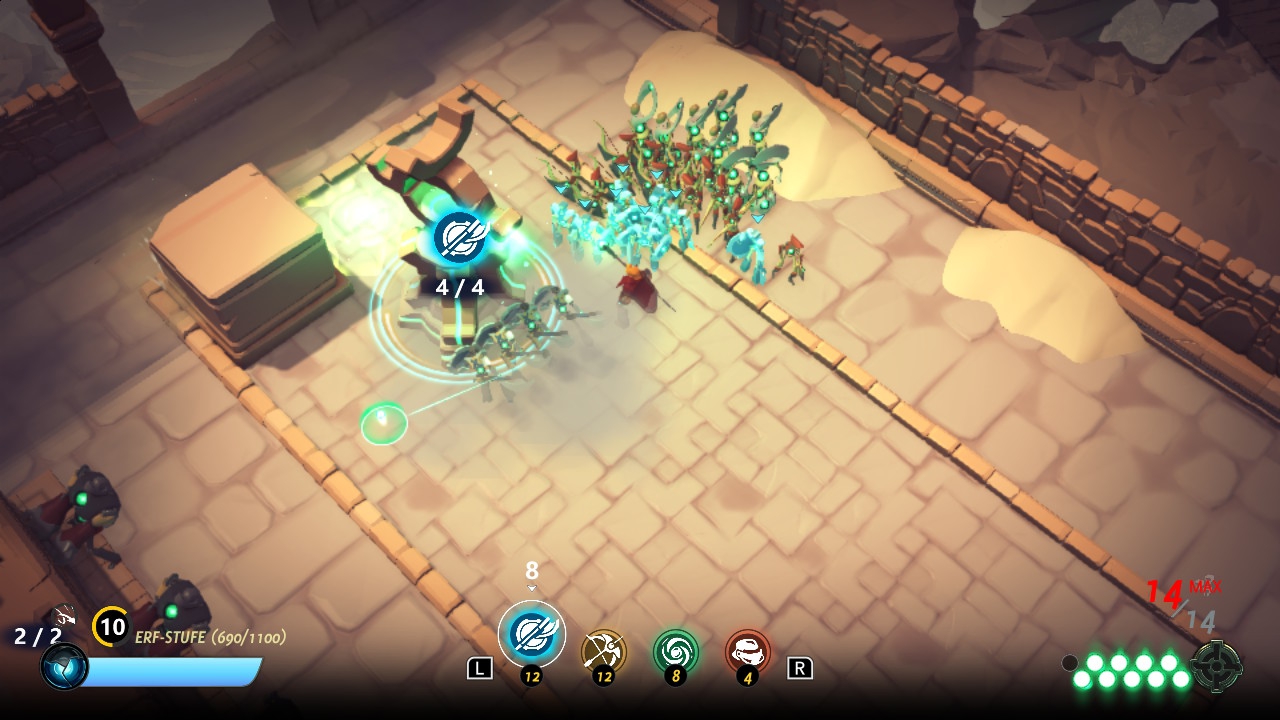
Task: Switch to the green swirl guardian icon
Action: pyautogui.click(x=676, y=652)
